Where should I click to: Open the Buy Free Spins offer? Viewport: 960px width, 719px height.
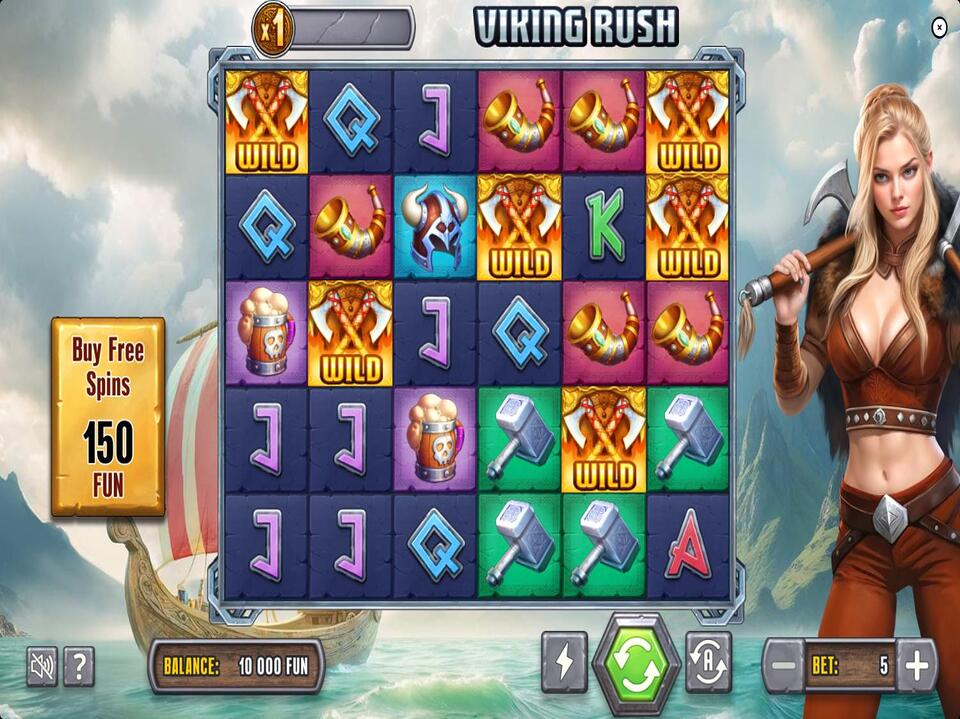(x=108, y=416)
